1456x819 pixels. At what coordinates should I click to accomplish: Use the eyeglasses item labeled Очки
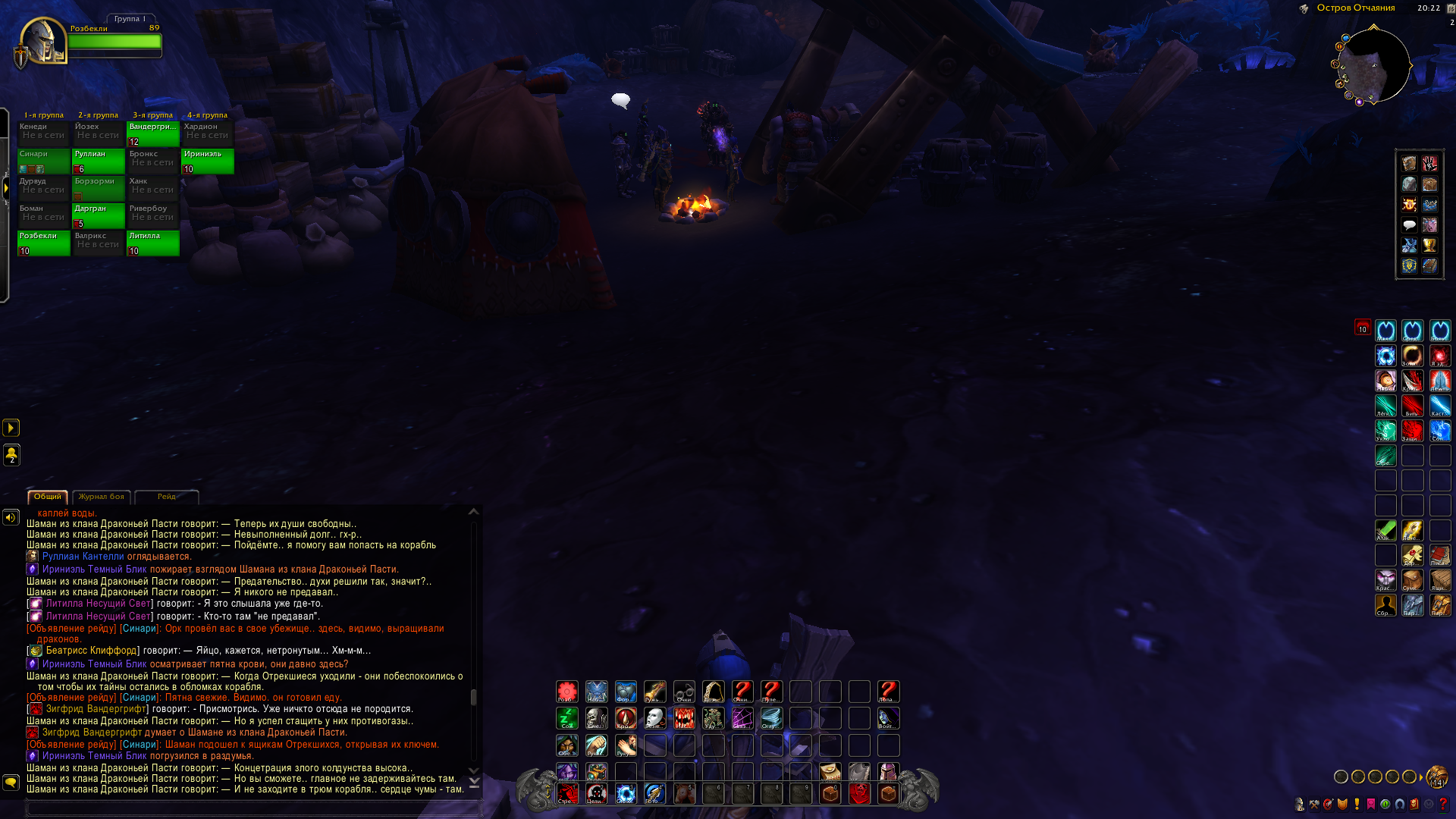pyautogui.click(x=684, y=691)
